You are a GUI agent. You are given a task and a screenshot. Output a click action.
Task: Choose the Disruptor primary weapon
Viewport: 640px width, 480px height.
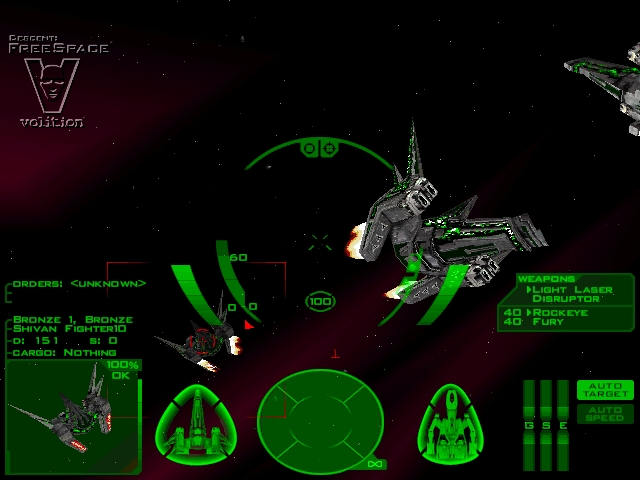pos(565,299)
